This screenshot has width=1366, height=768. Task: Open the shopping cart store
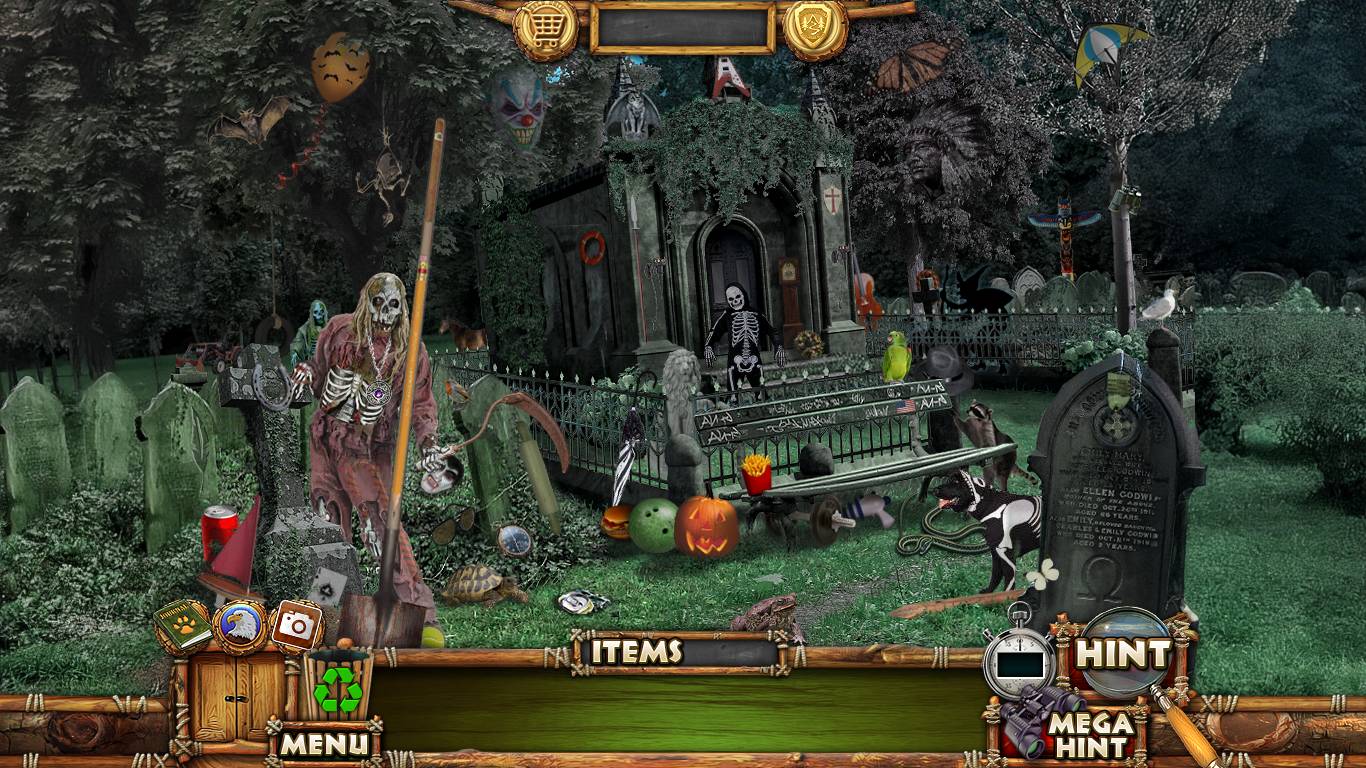(x=545, y=27)
